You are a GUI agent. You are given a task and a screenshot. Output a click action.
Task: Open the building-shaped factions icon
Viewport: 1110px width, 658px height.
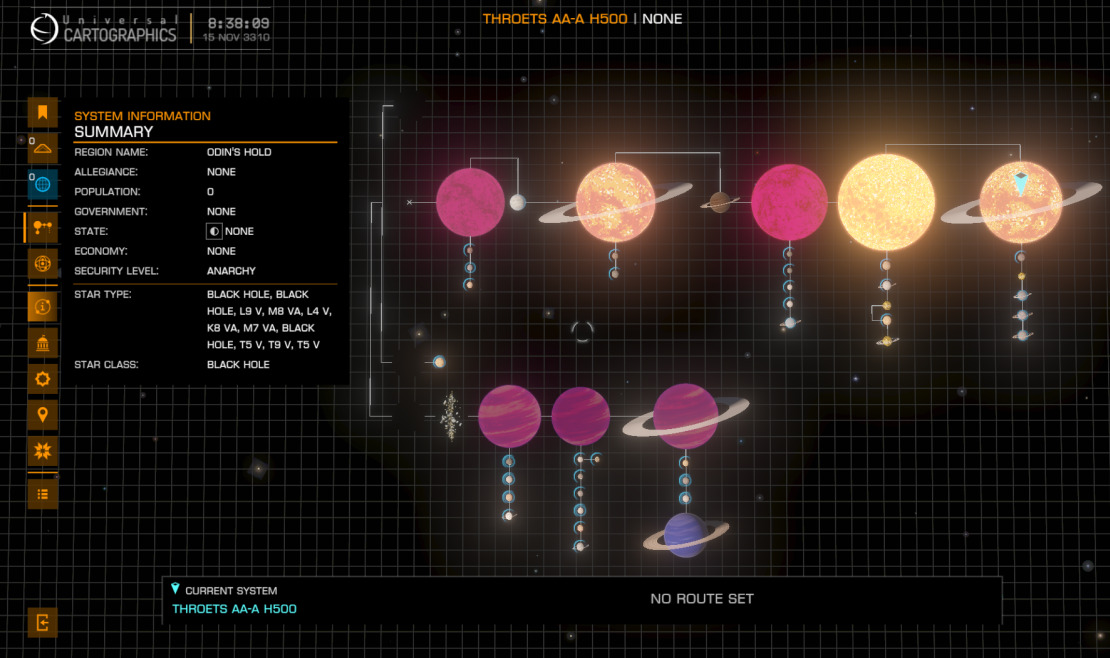tap(42, 344)
